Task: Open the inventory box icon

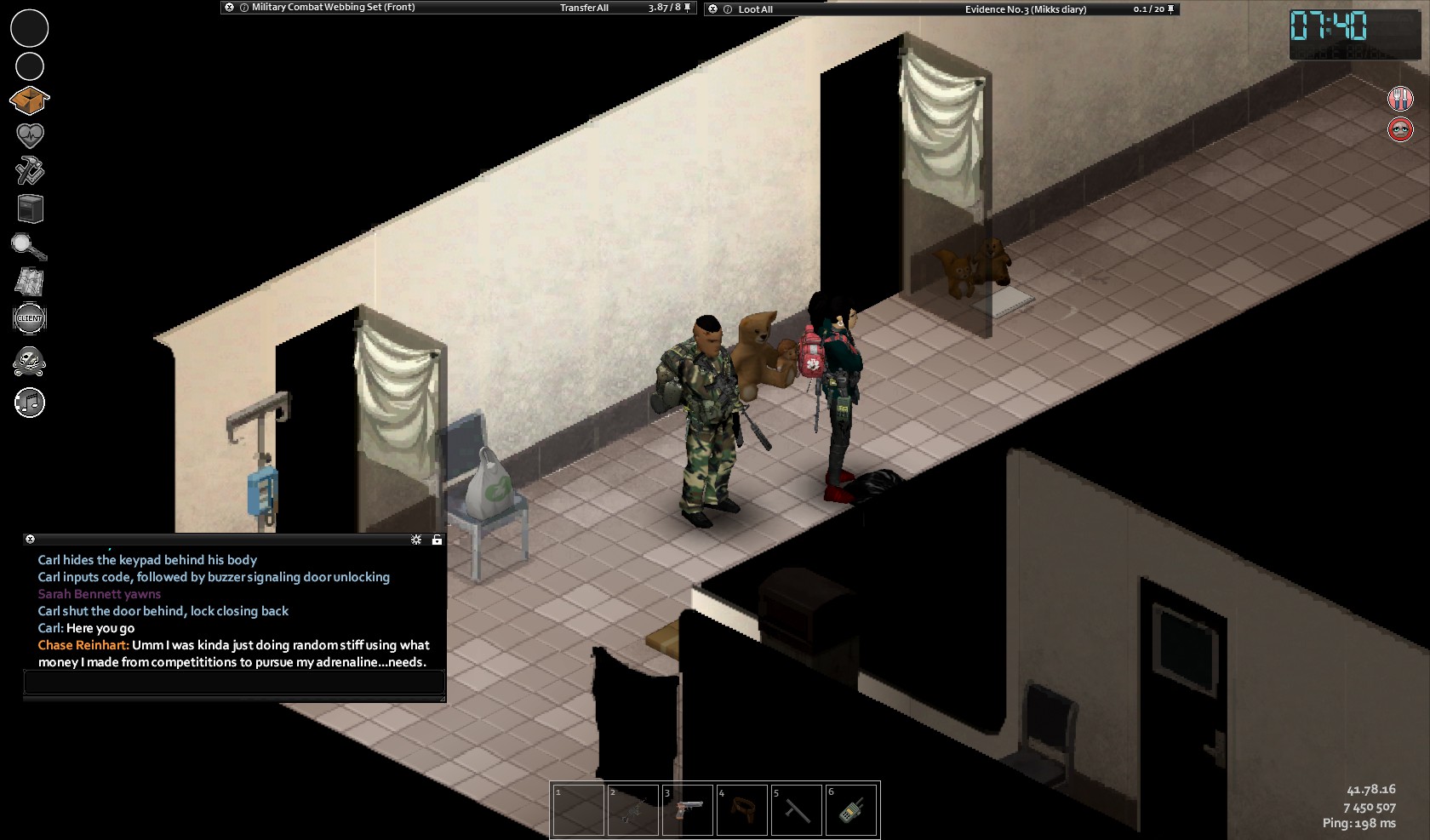Action: [x=29, y=100]
